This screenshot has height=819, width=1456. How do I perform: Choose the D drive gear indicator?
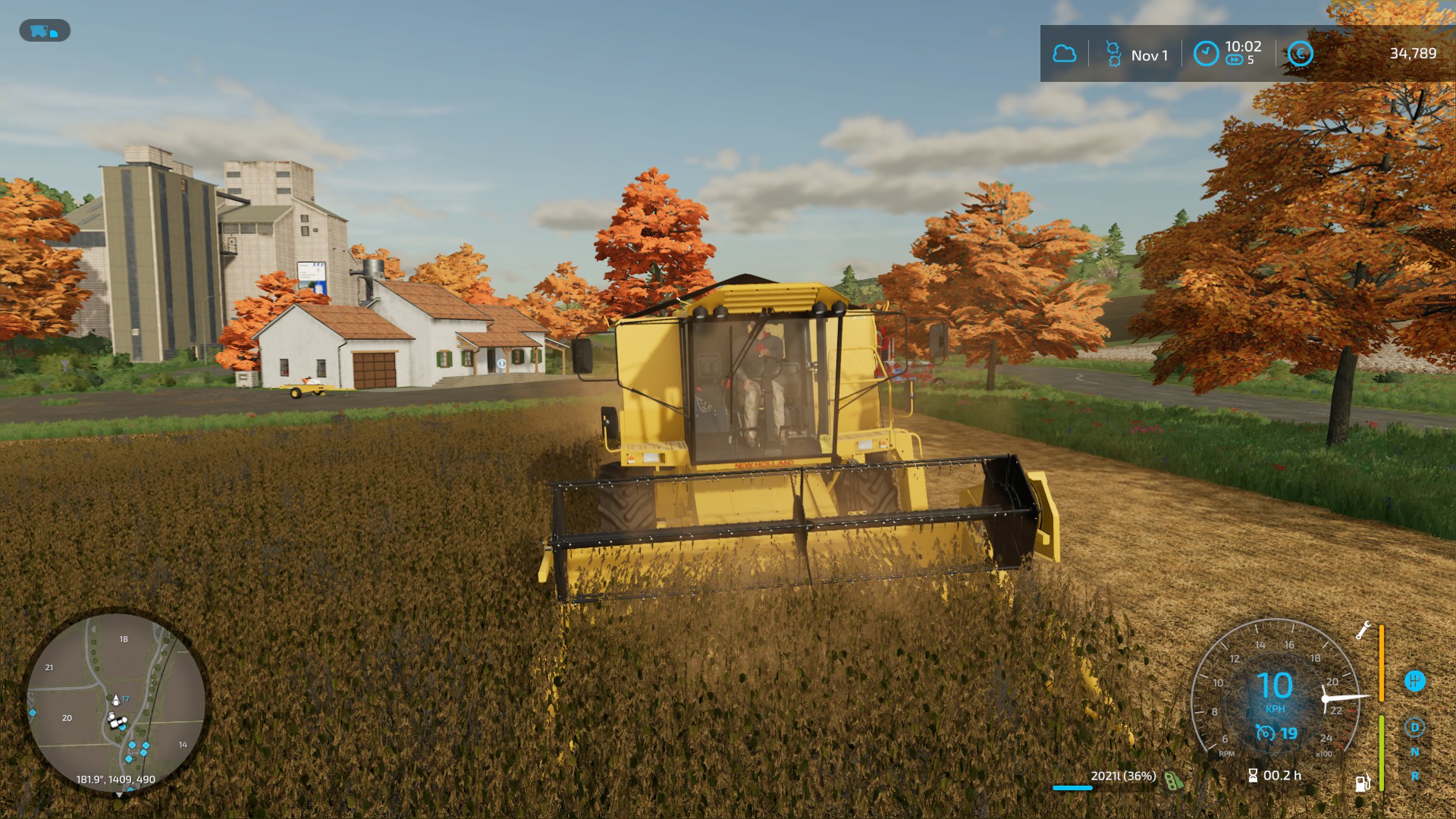click(x=1414, y=727)
